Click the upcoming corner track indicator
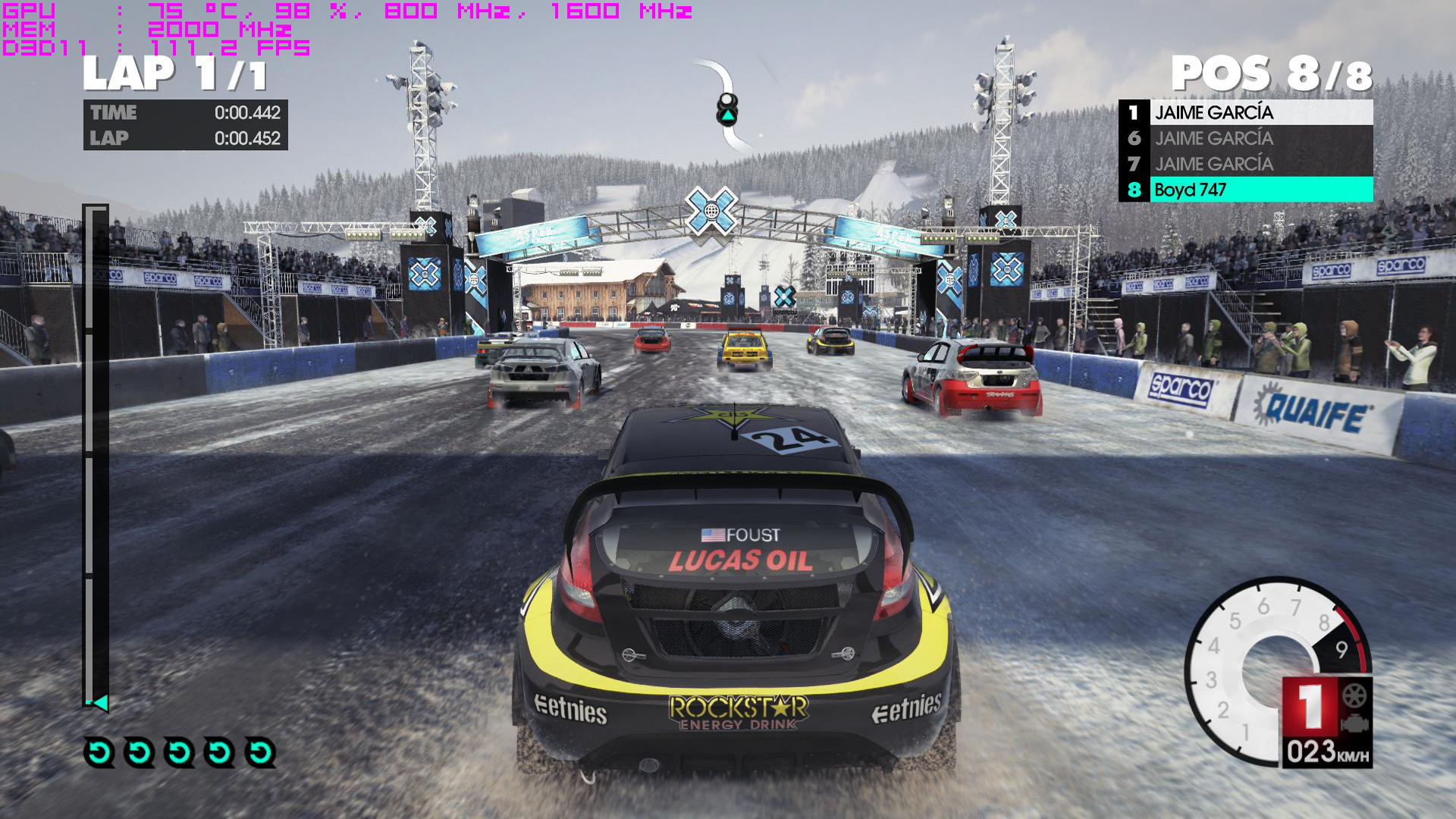This screenshot has height=819, width=1456. (727, 109)
